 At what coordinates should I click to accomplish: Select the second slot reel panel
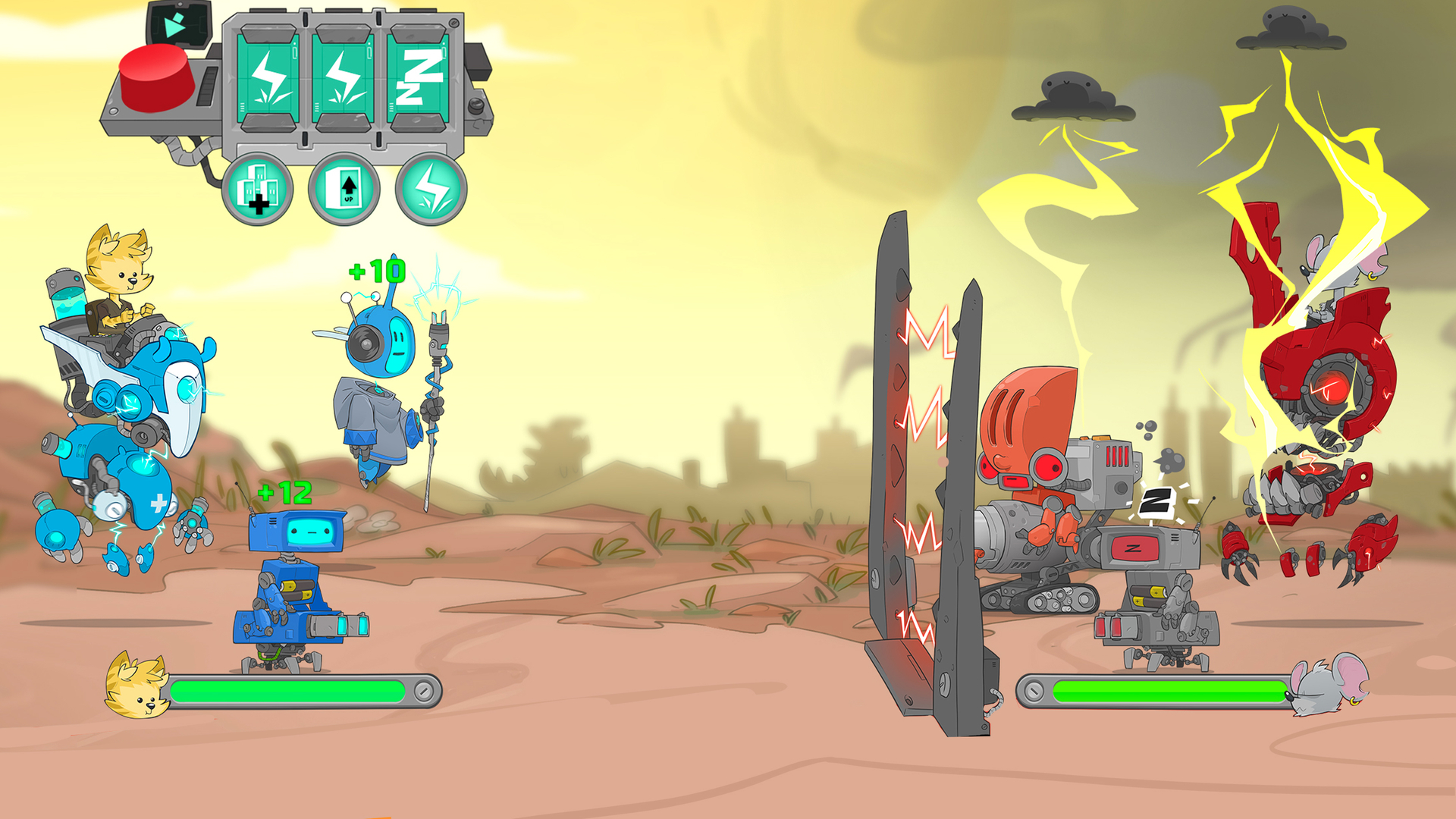point(344,76)
